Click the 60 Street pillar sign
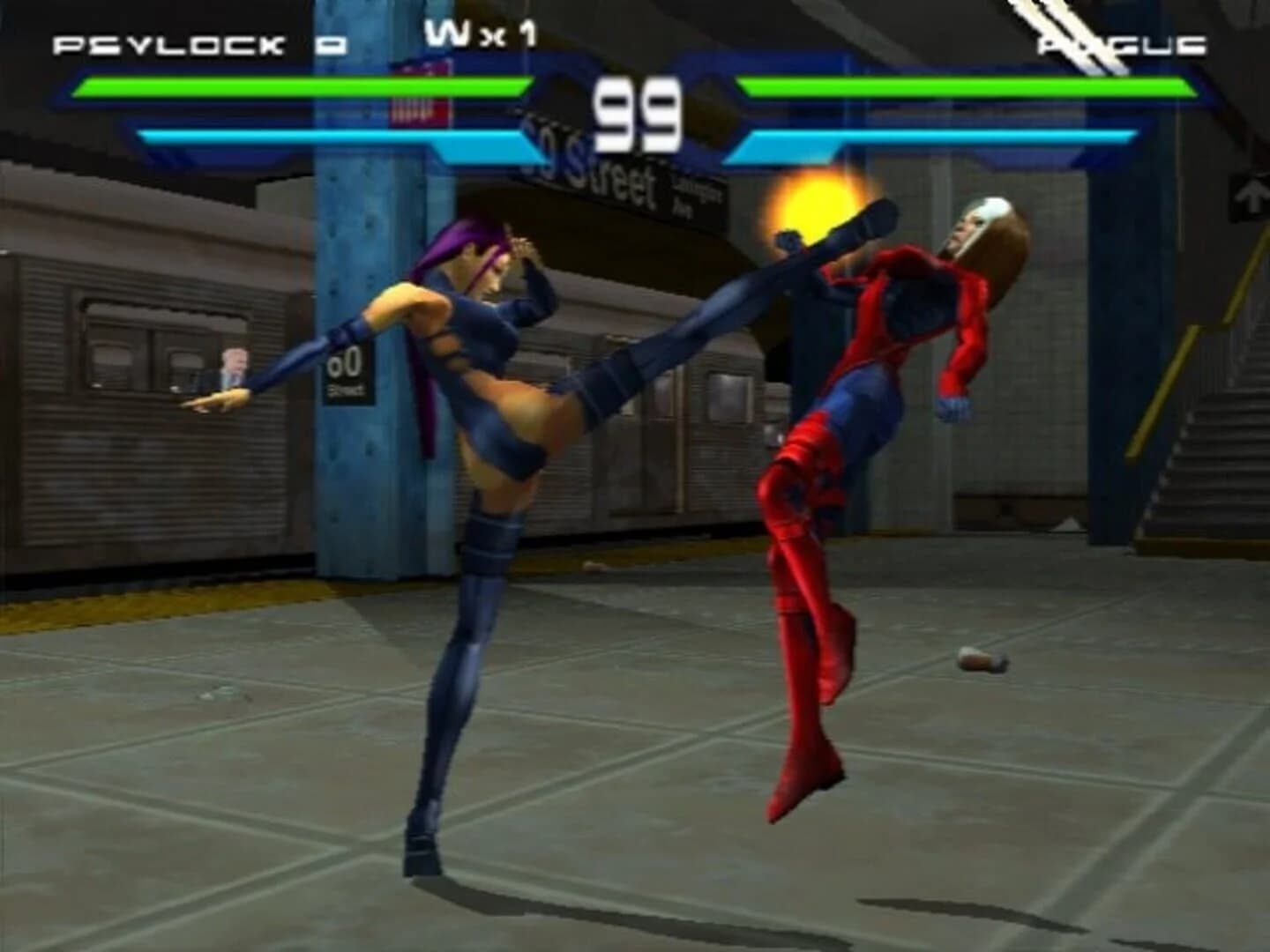This screenshot has height=952, width=1270. [x=347, y=375]
